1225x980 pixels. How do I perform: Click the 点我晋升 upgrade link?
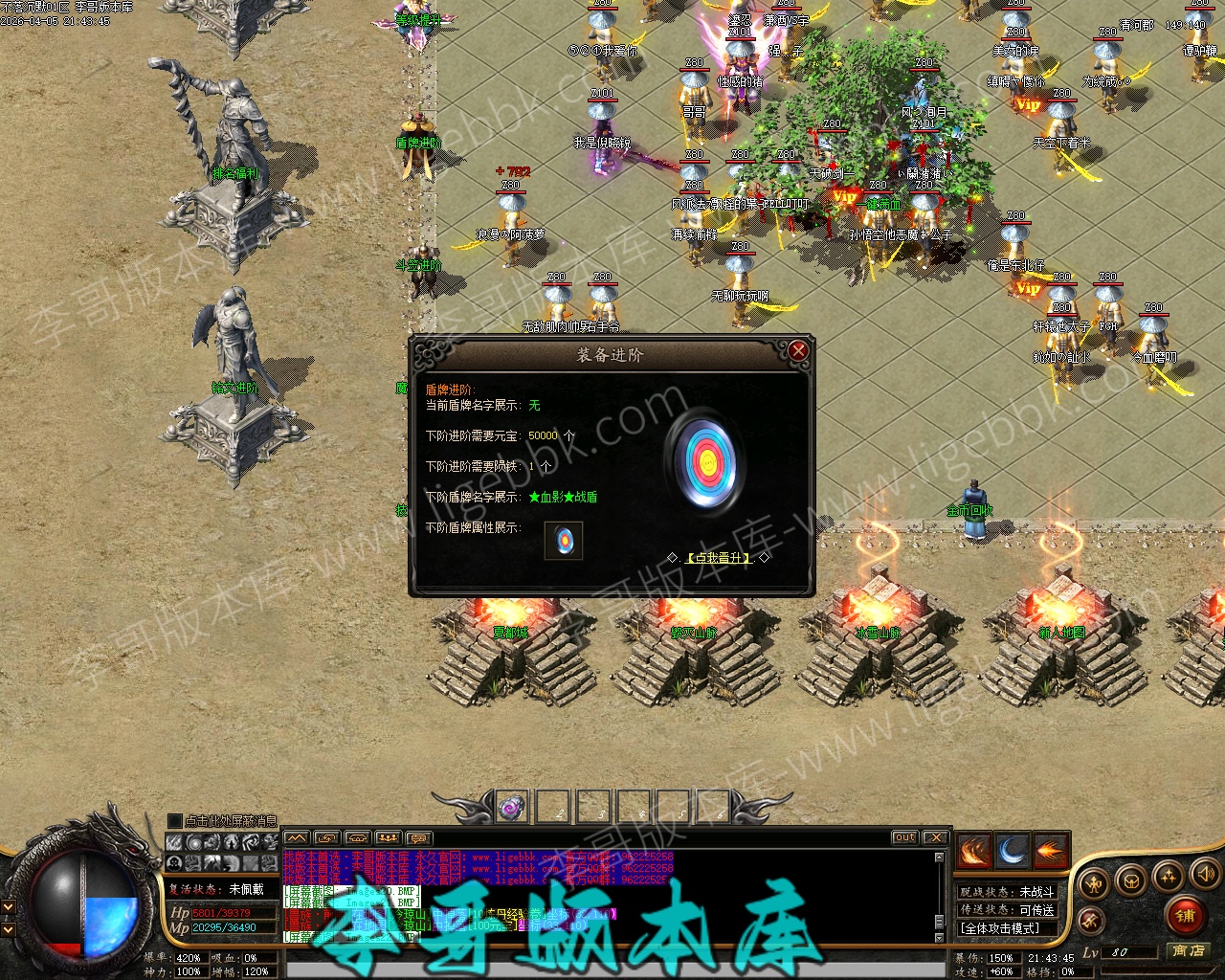tap(719, 558)
